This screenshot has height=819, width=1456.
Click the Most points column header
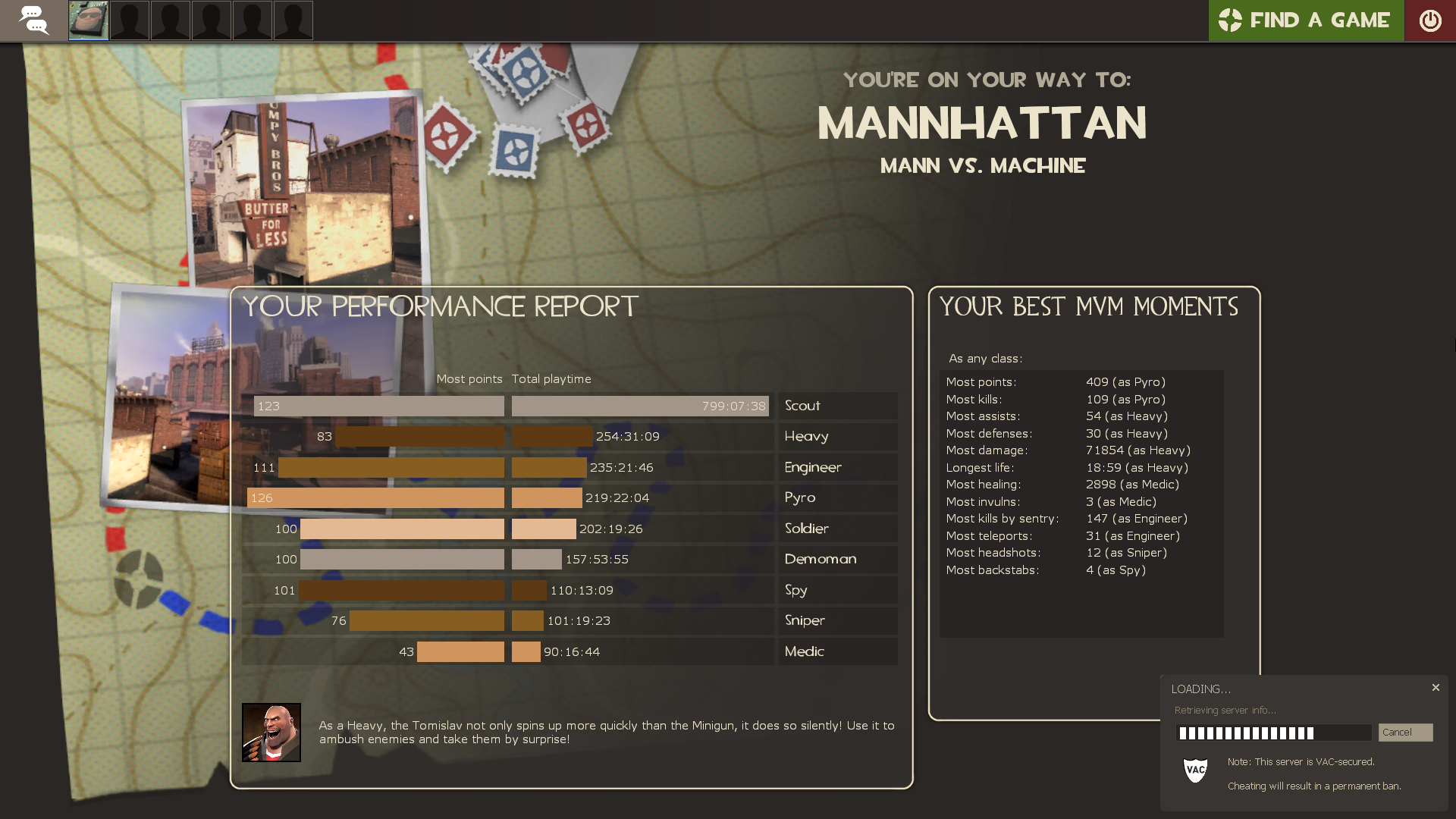pos(469,378)
